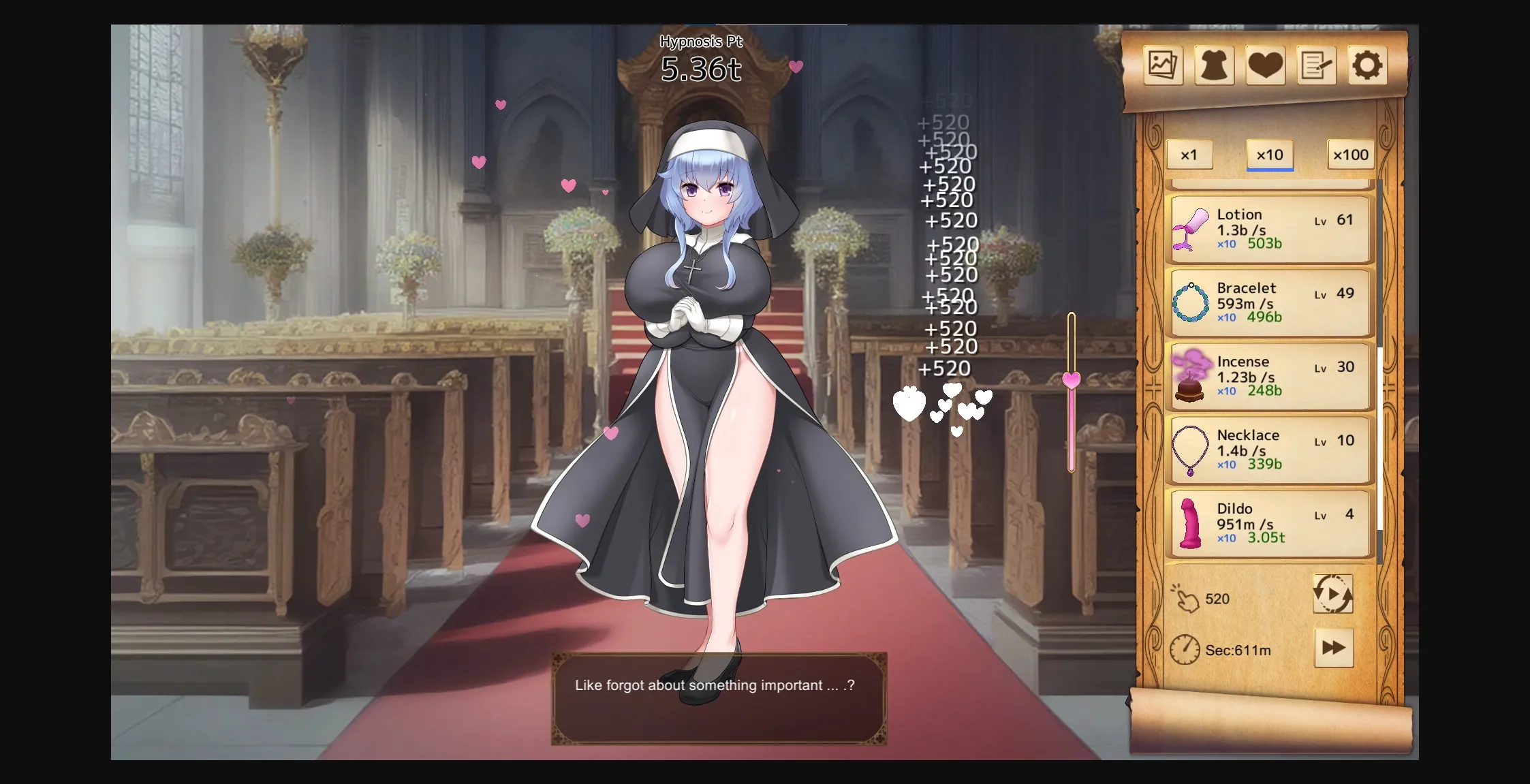This screenshot has width=1530, height=784.
Task: Open the settings gear
Action: coord(1369,65)
